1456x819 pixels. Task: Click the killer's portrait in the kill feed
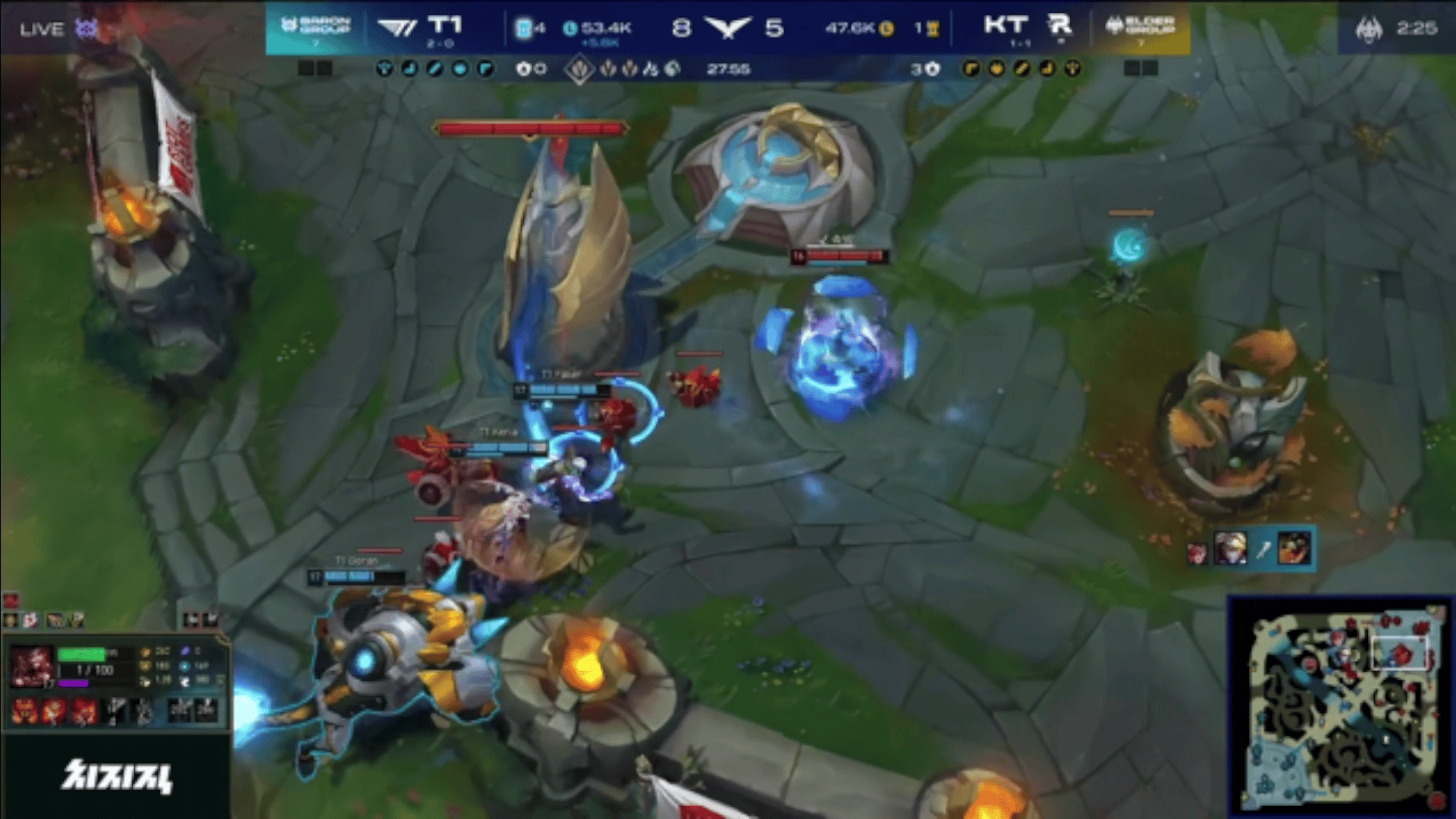coord(1229,548)
